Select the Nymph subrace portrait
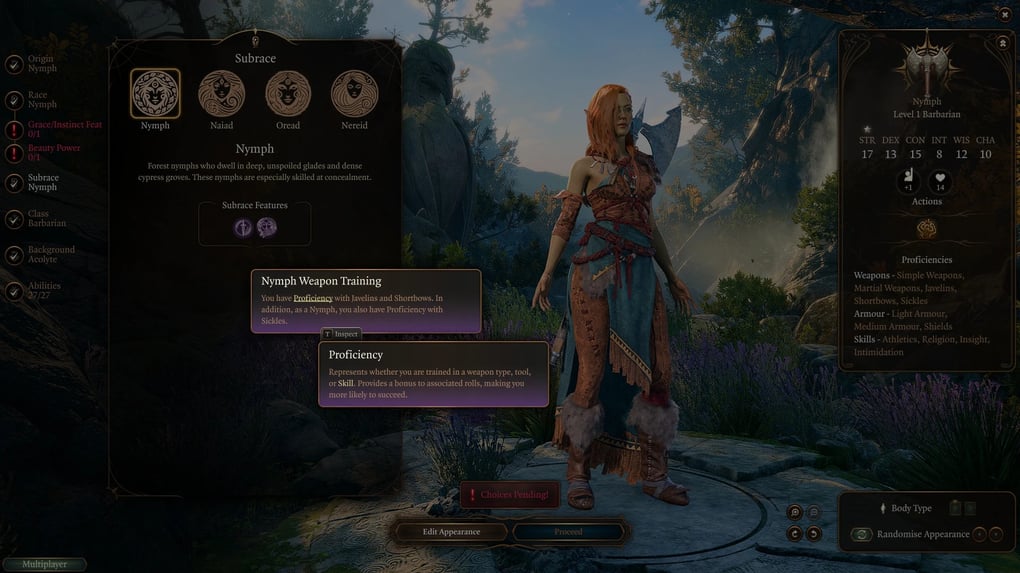 tap(155, 94)
